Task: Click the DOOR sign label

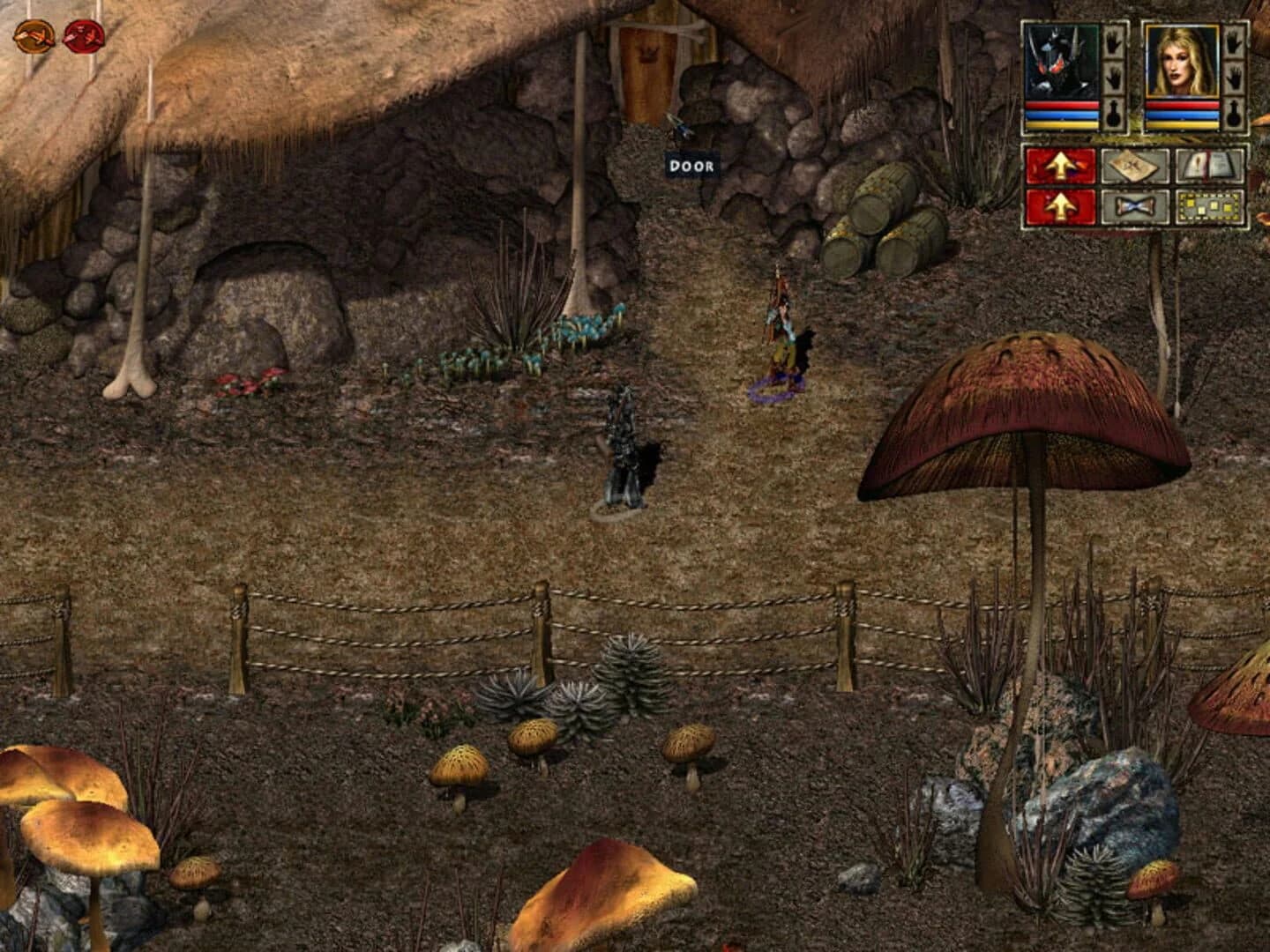Action: click(691, 165)
